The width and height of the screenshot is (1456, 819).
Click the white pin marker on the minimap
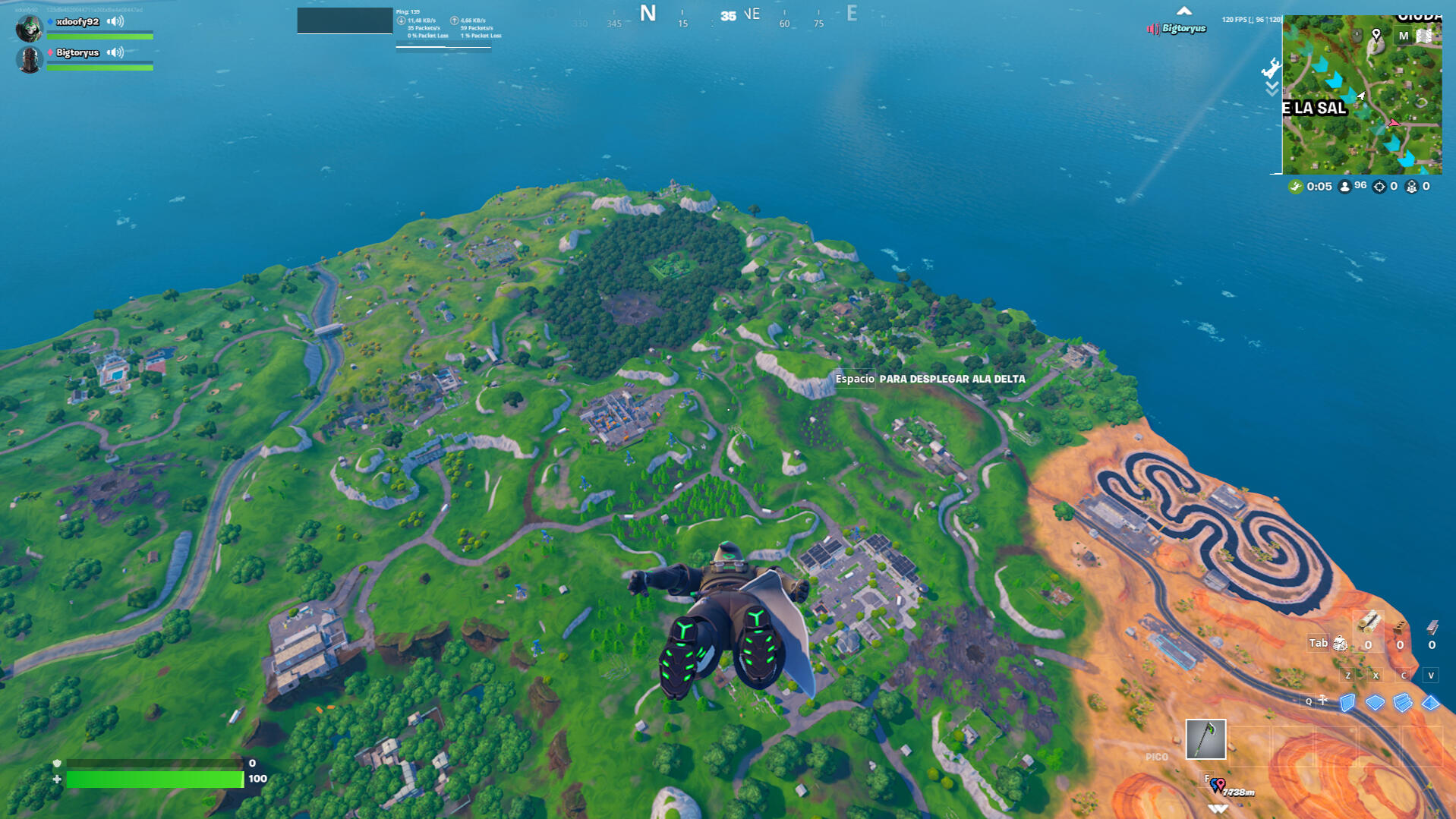pyautogui.click(x=1376, y=35)
